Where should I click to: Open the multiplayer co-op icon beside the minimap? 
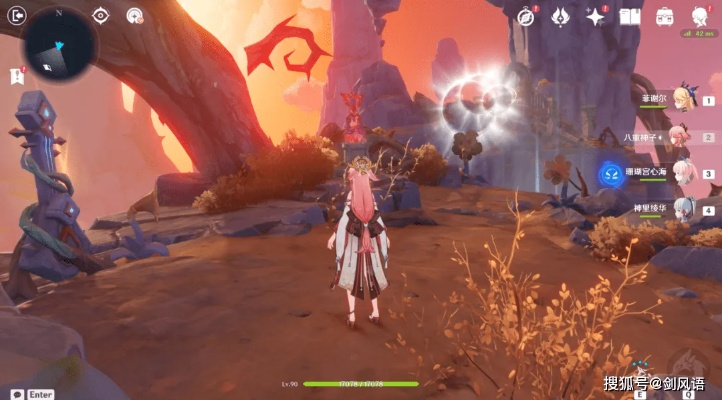[x=132, y=15]
